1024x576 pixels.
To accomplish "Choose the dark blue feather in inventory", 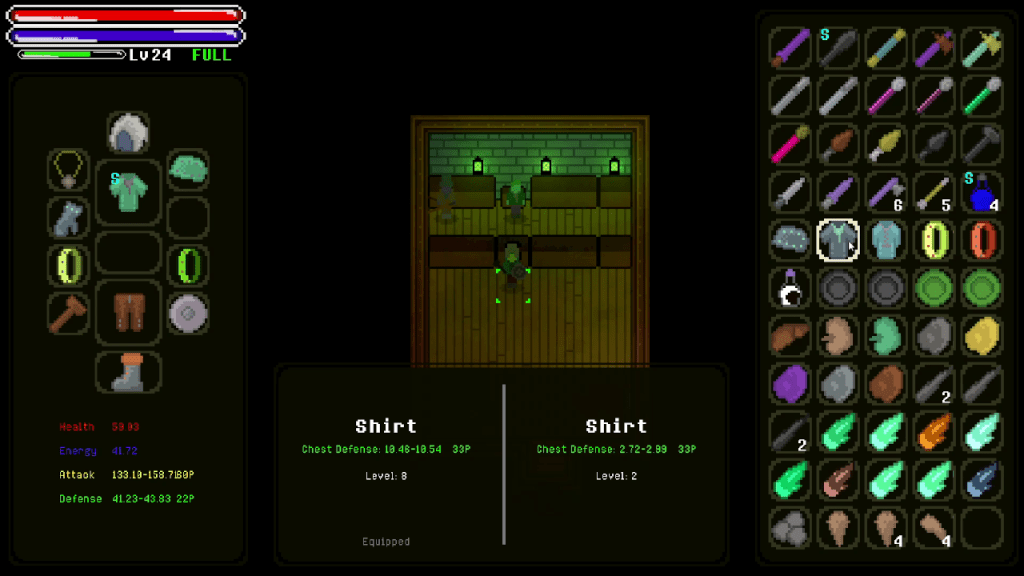I will tap(982, 478).
